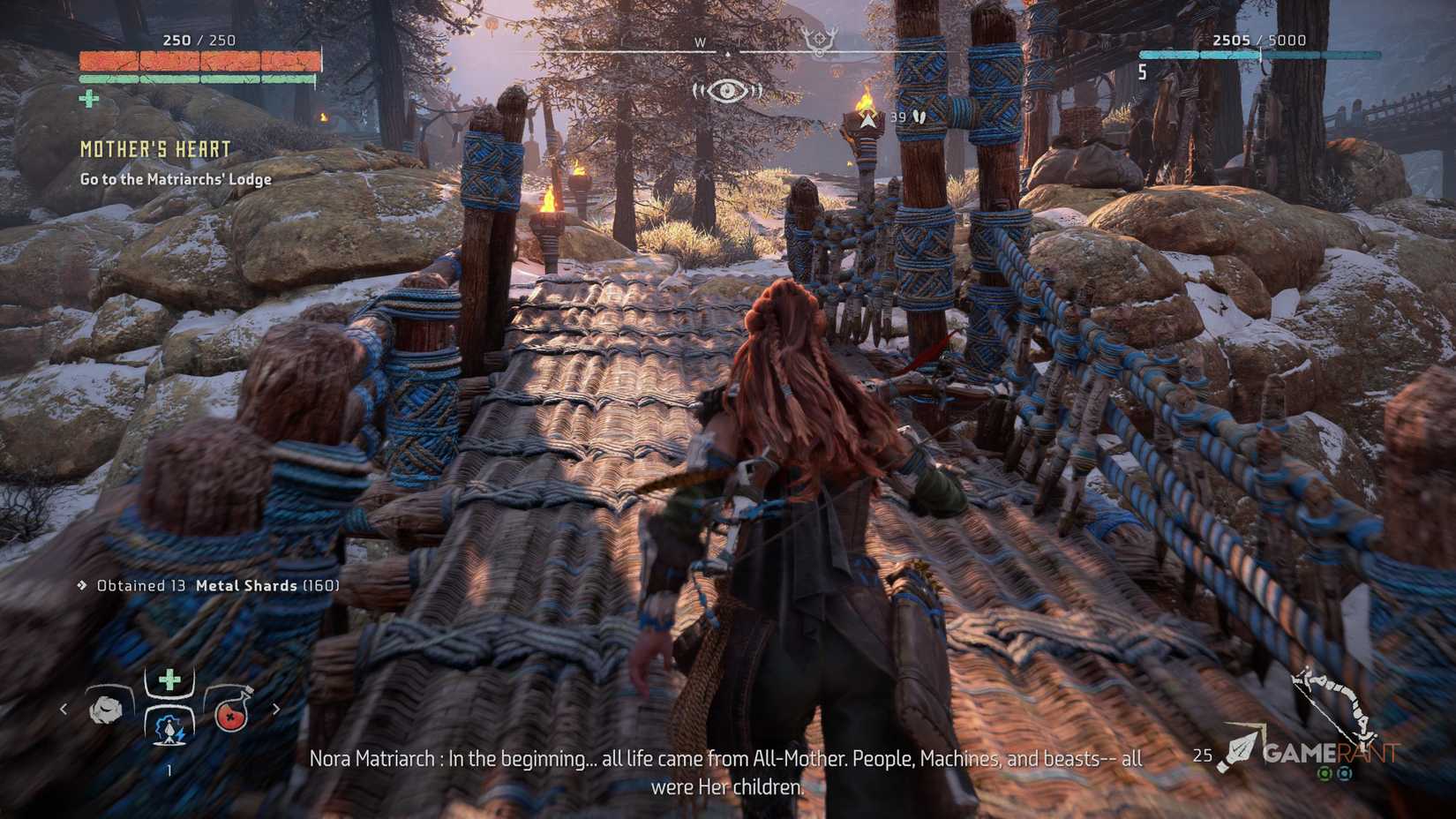Screen dimensions: 1456x819
Task: Toggle the green ammo type indicator
Action: (x=1325, y=773)
